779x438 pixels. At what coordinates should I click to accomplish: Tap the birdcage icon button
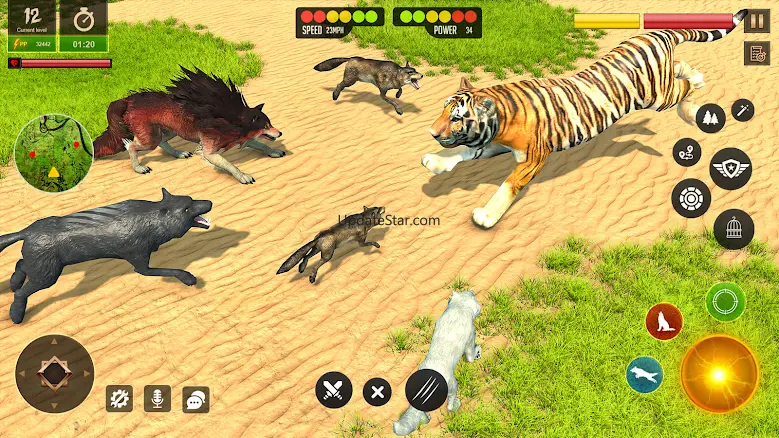(x=733, y=229)
